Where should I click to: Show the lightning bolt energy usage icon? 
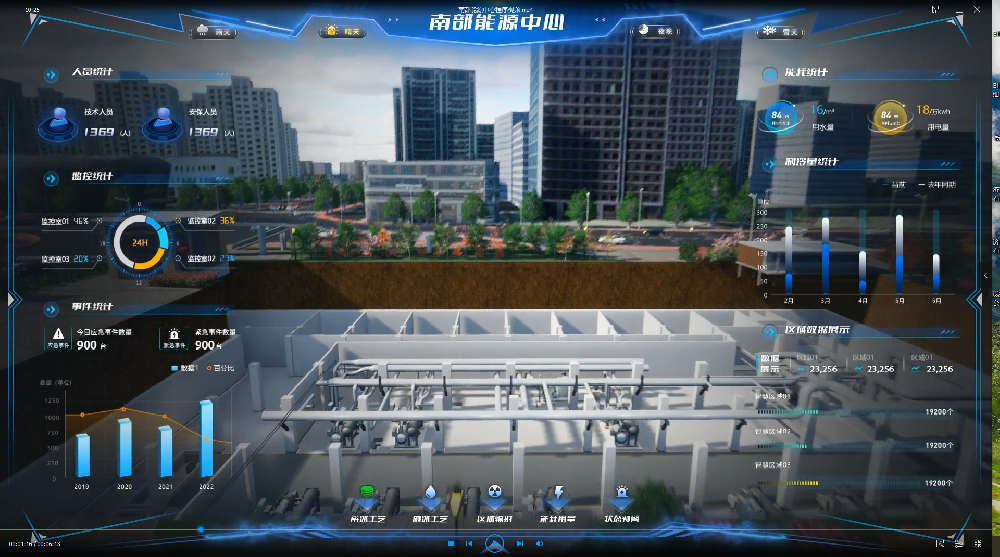click(x=557, y=498)
